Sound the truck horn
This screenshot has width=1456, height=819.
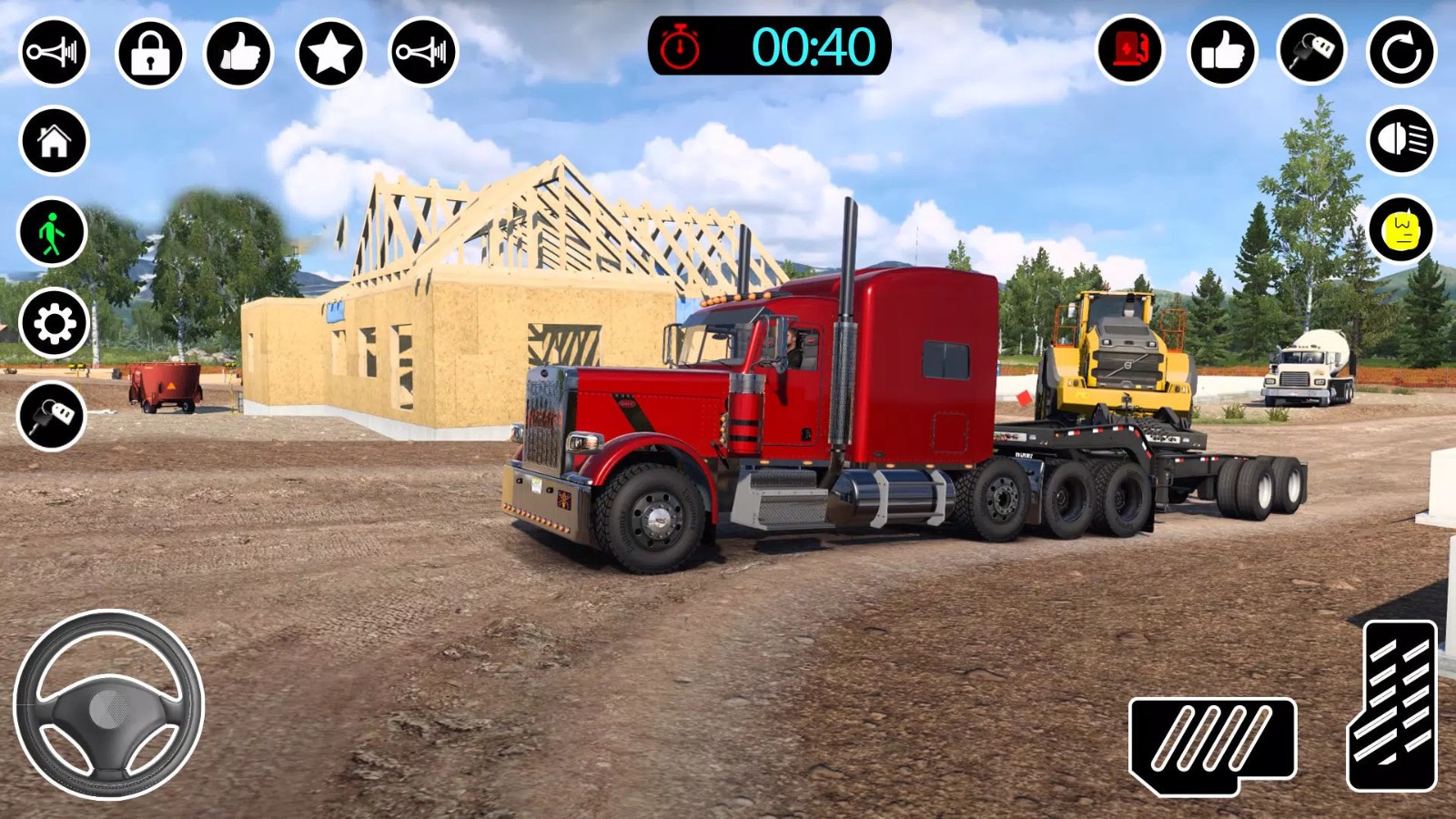[55, 52]
